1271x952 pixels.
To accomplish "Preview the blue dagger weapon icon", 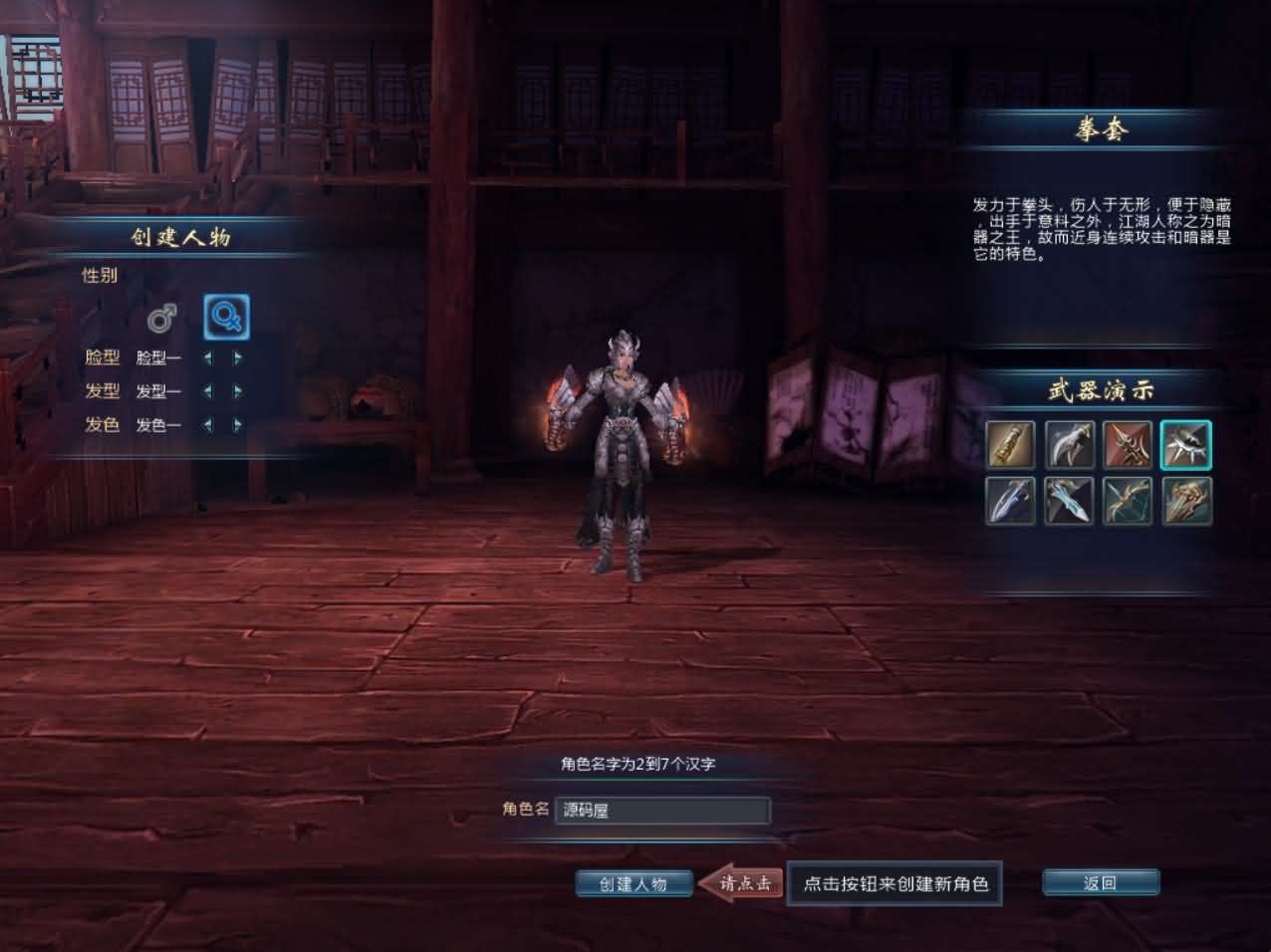I will click(1010, 500).
